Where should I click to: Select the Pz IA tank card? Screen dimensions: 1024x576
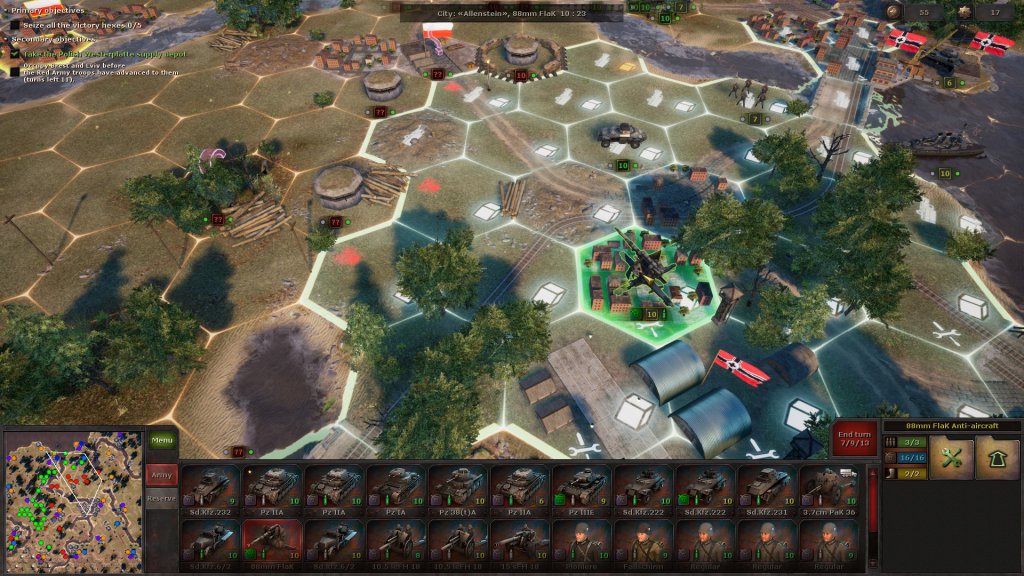click(x=397, y=490)
